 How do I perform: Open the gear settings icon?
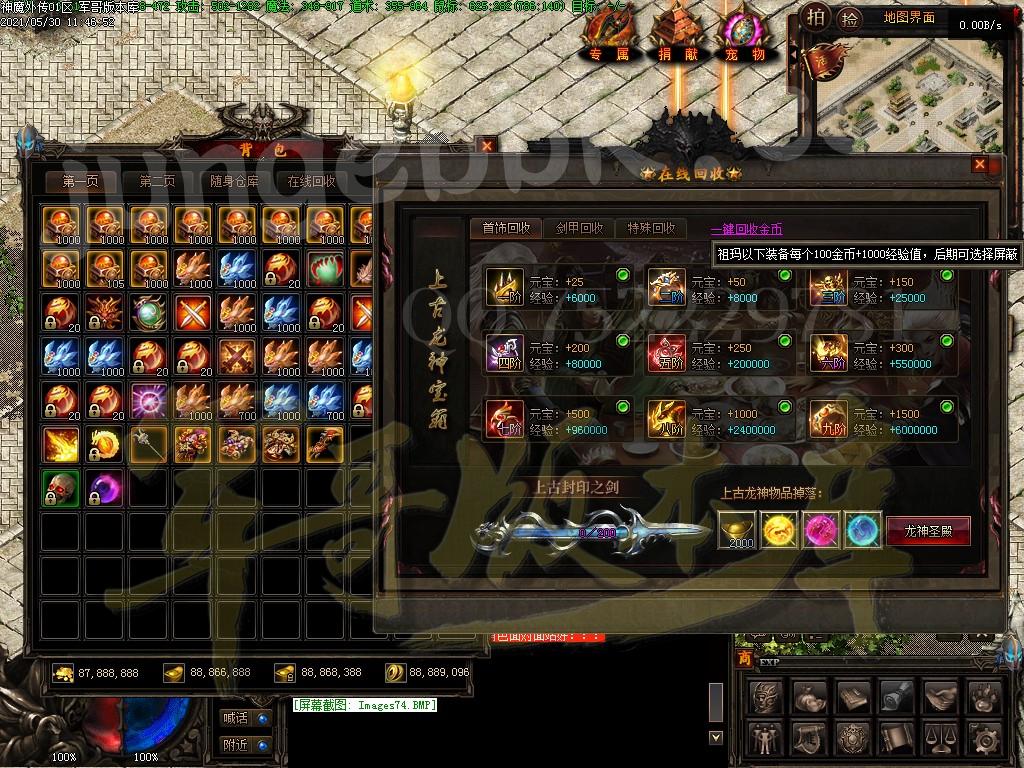(x=984, y=739)
